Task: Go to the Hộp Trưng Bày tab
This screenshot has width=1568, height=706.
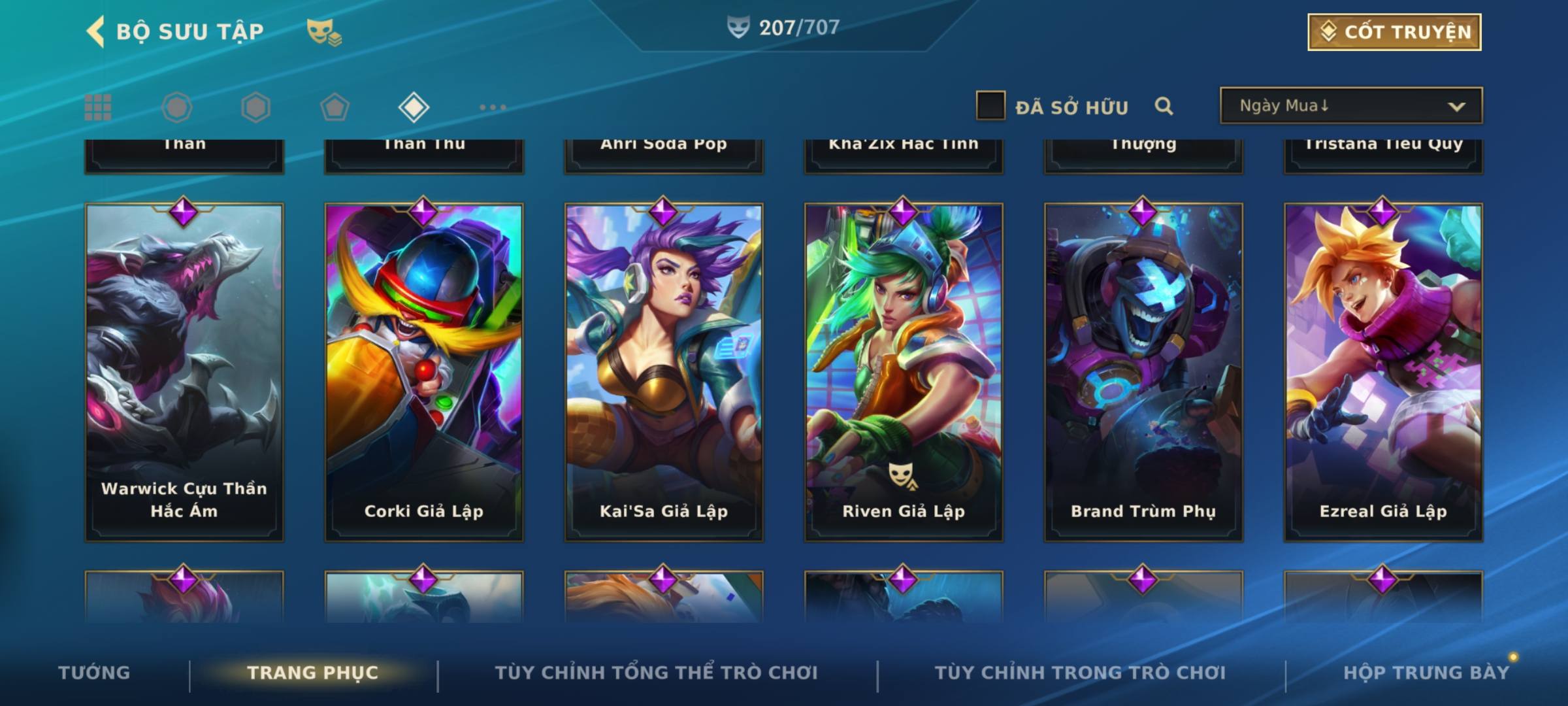Action: [1426, 673]
